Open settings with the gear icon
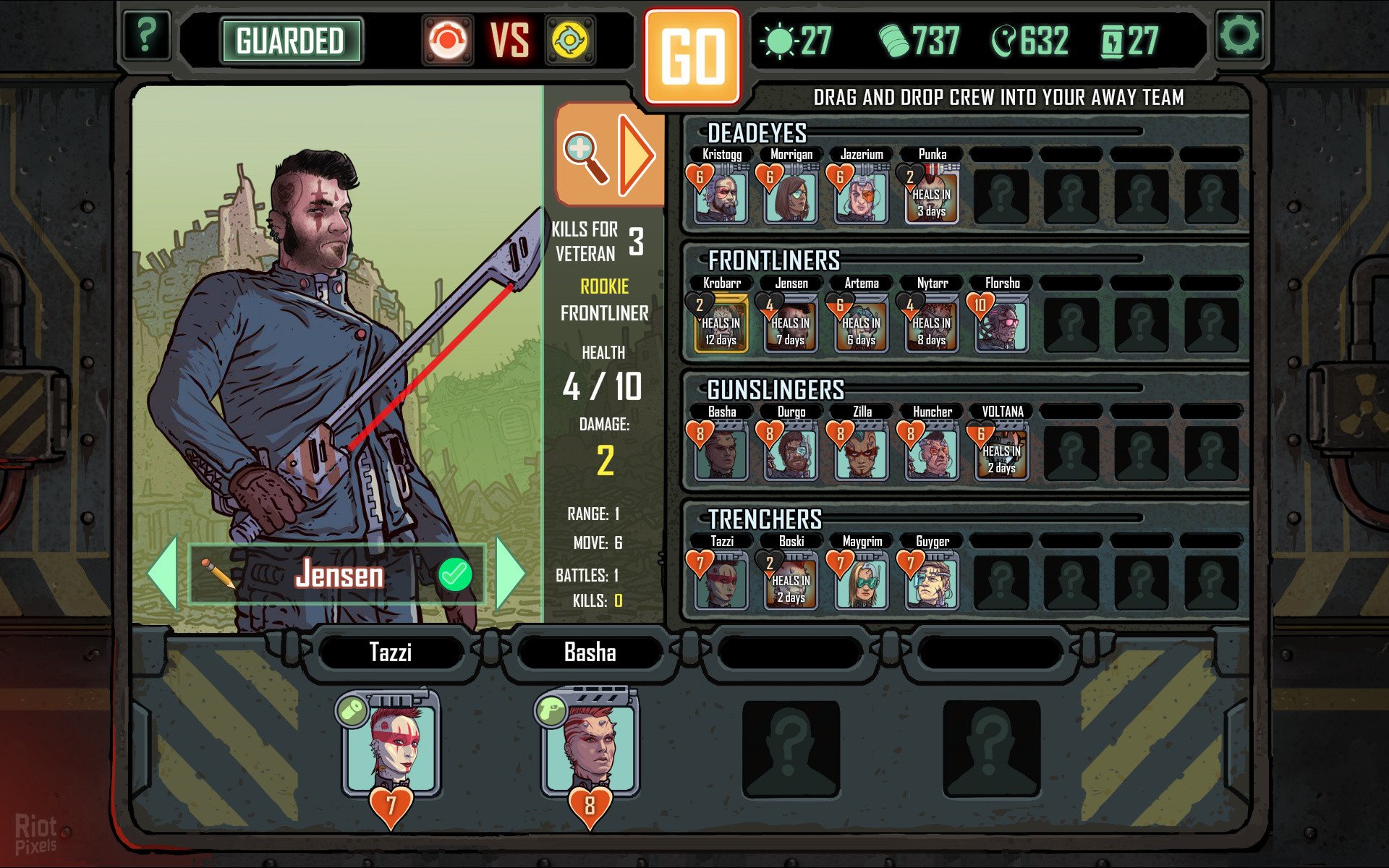The image size is (1389, 868). [x=1239, y=35]
